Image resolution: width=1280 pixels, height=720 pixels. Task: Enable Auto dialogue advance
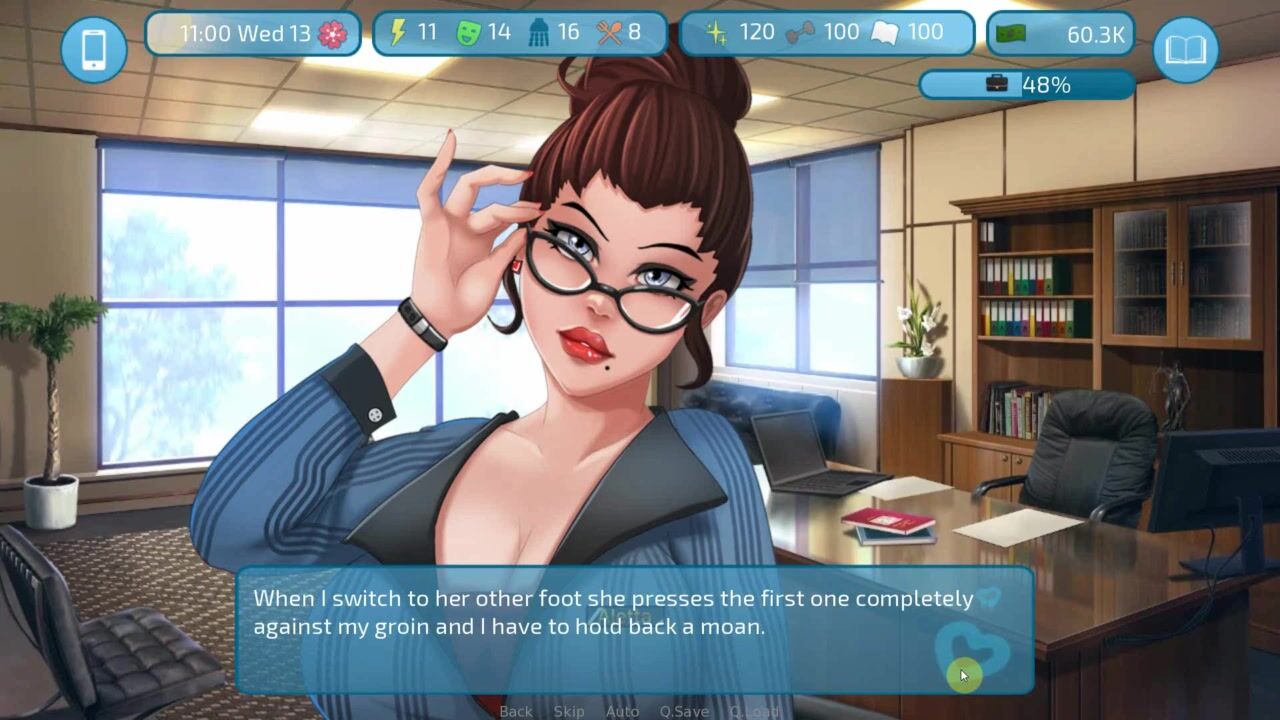pyautogui.click(x=622, y=711)
